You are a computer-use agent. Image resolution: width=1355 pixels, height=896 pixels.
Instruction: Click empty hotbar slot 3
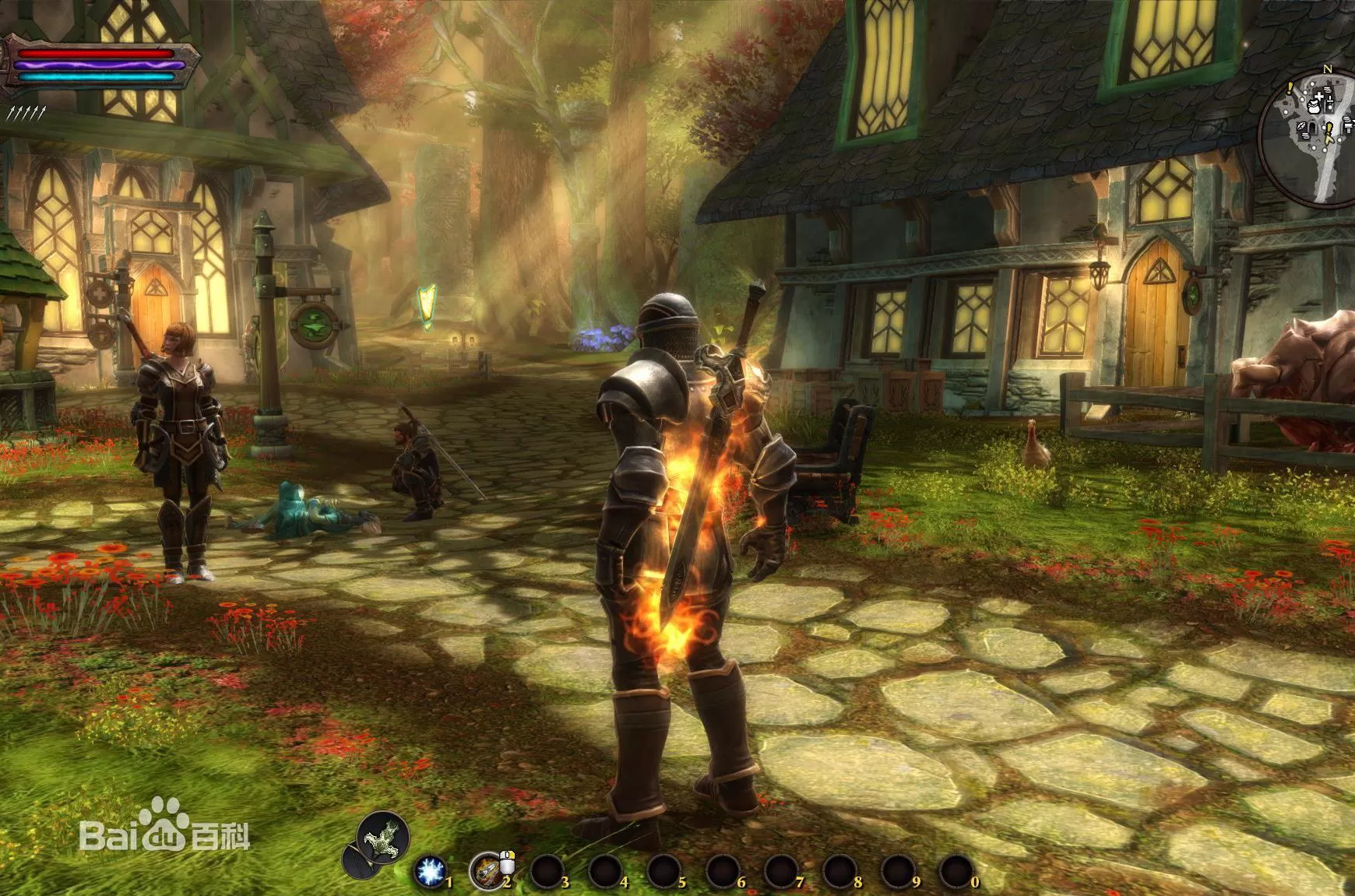coord(546,873)
